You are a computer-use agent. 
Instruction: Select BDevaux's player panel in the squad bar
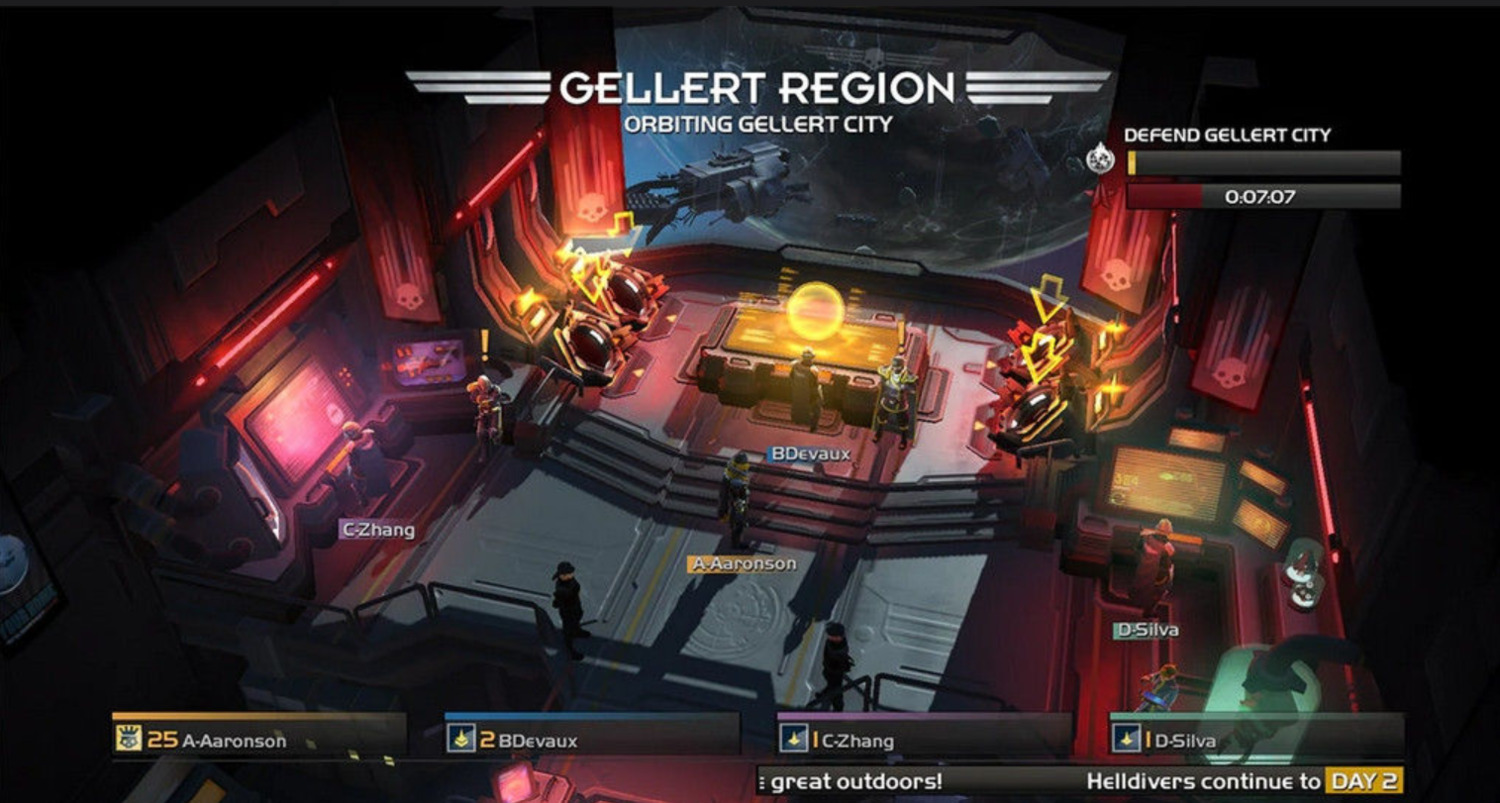point(592,740)
